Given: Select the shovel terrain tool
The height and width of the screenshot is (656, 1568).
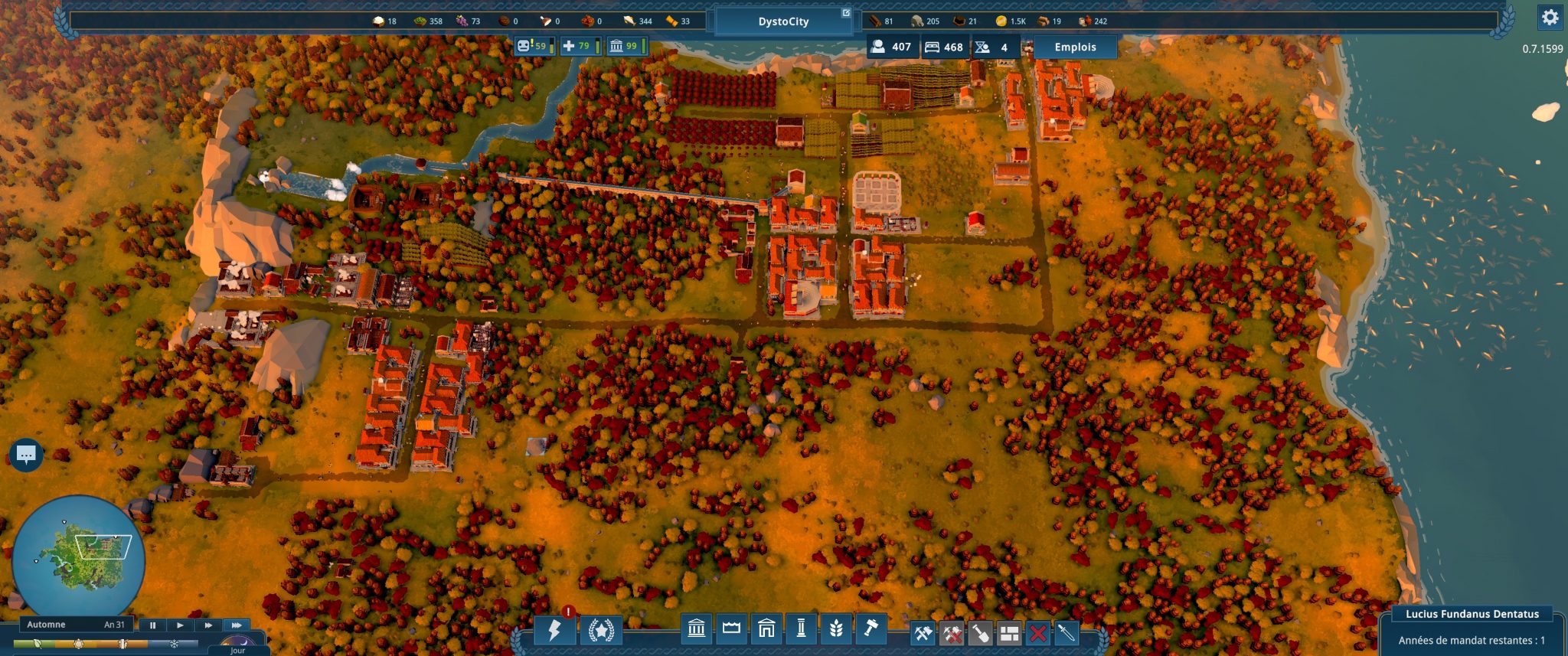Looking at the screenshot, I should (981, 634).
